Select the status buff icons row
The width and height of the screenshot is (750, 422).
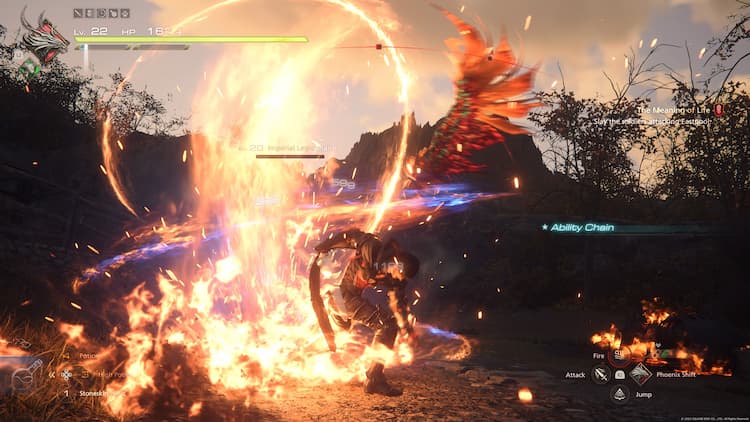[x=102, y=13]
